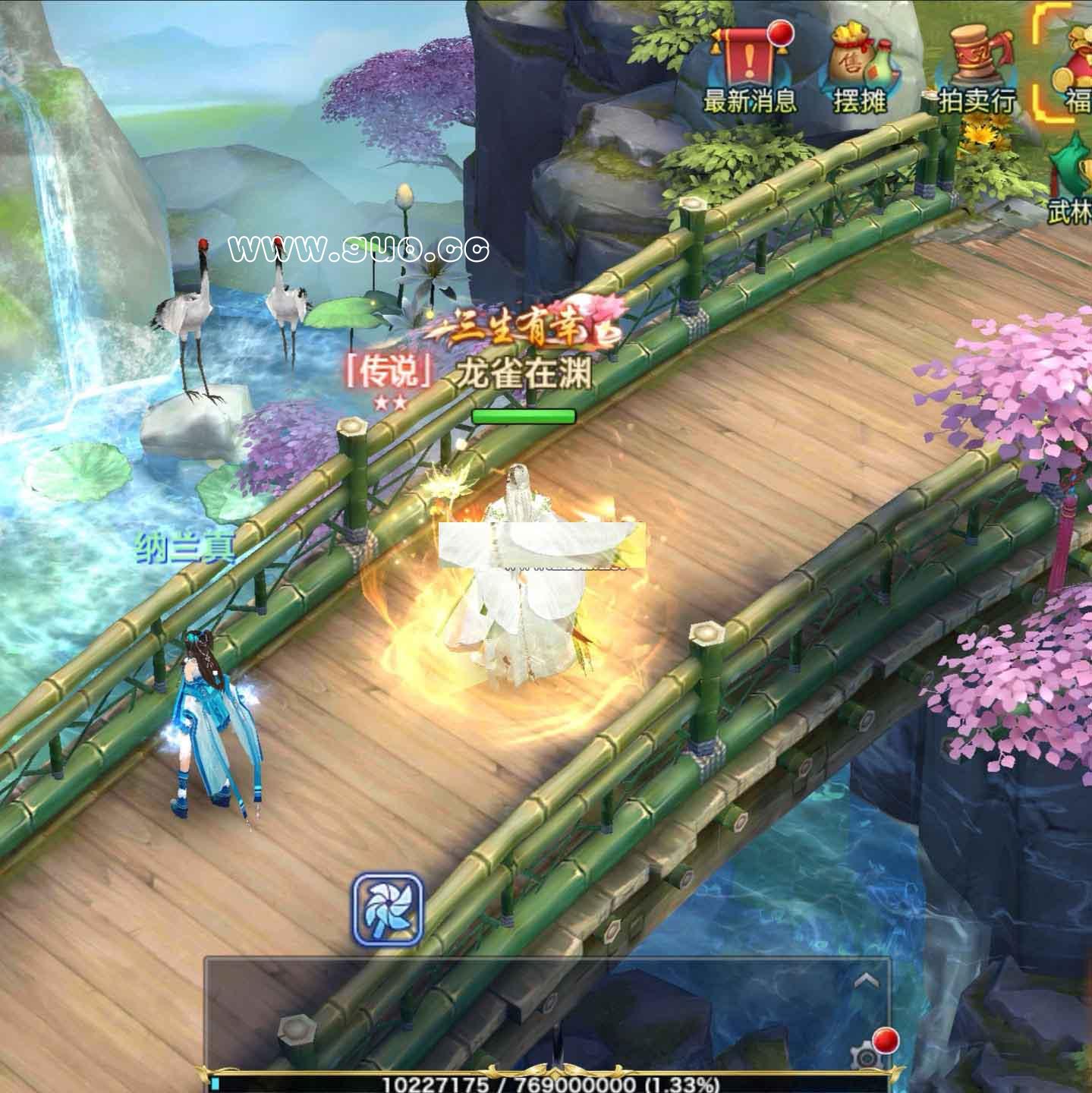Screen dimensions: 1092x1093
Task: Tap the blue pinwheel icon
Action: point(387,909)
